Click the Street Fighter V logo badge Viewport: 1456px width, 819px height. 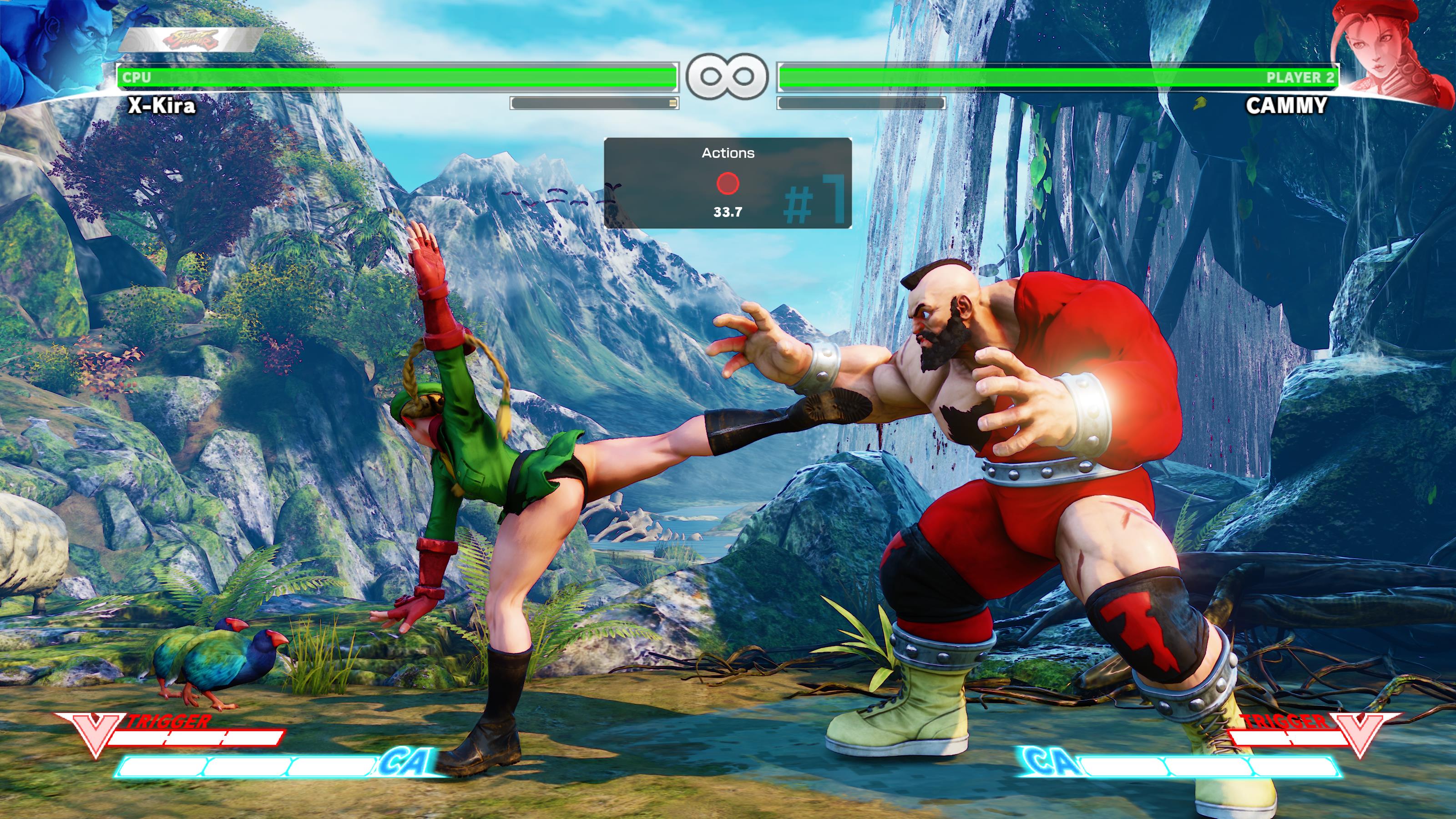coord(191,40)
